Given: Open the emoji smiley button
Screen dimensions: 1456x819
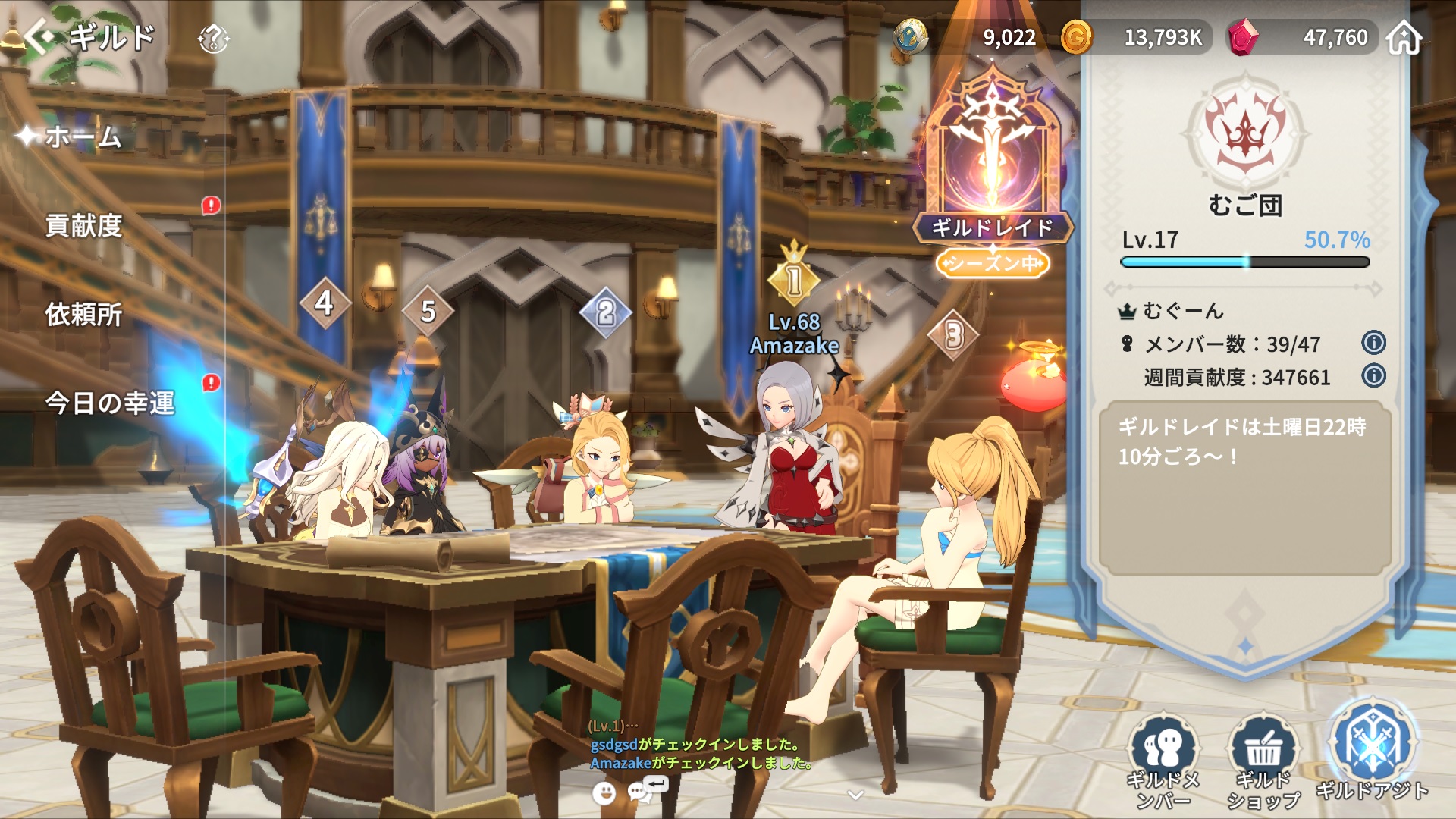Looking at the screenshot, I should (604, 793).
